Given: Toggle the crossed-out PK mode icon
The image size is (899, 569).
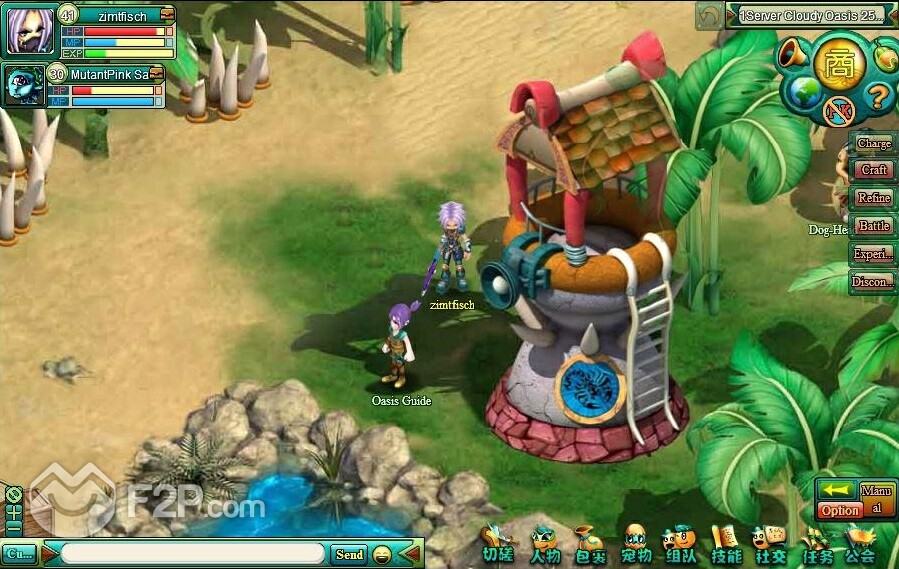Looking at the screenshot, I should click(839, 110).
